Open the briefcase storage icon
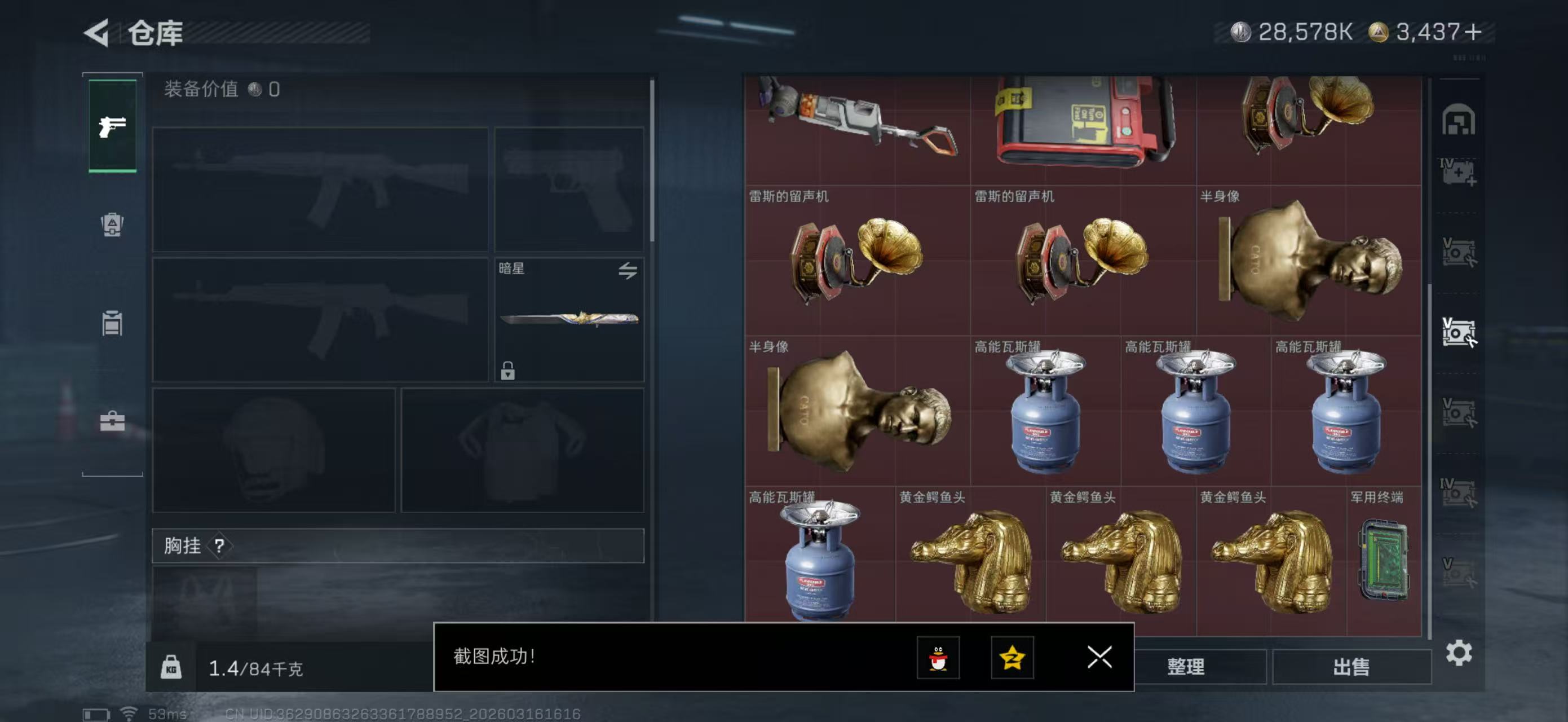The width and height of the screenshot is (1568, 722). tap(113, 421)
